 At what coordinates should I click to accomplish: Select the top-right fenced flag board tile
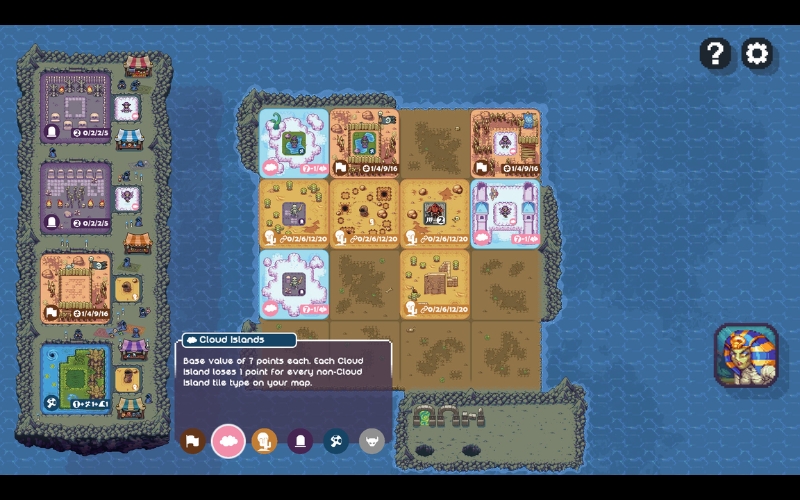point(505,143)
